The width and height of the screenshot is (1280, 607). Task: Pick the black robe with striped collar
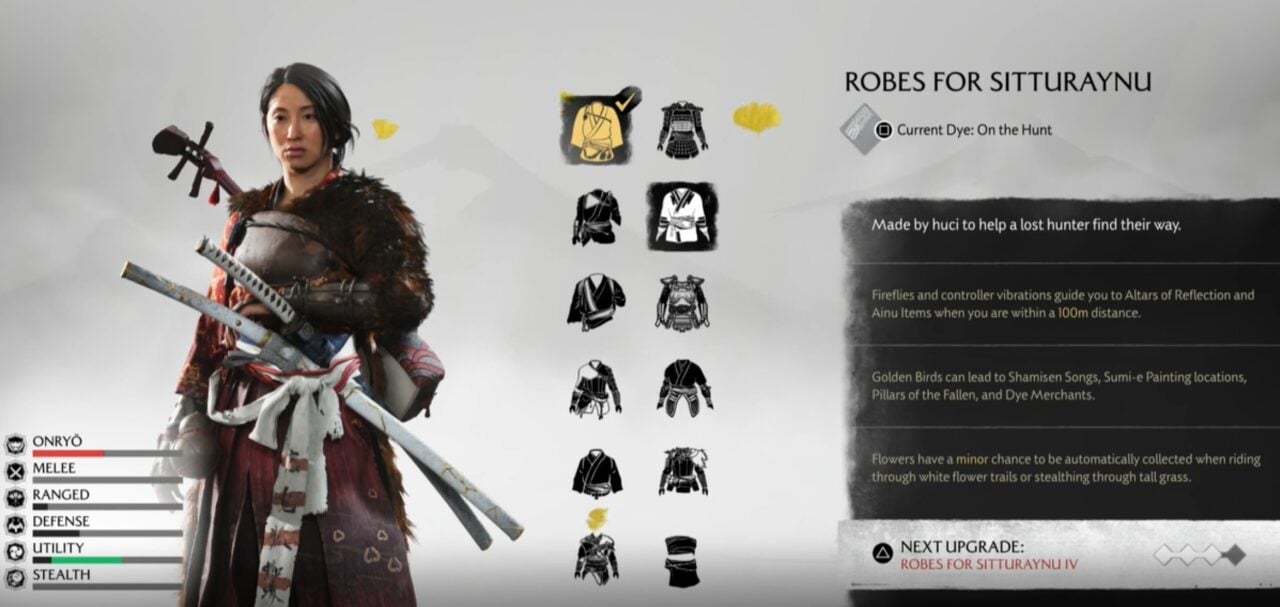(x=596, y=216)
